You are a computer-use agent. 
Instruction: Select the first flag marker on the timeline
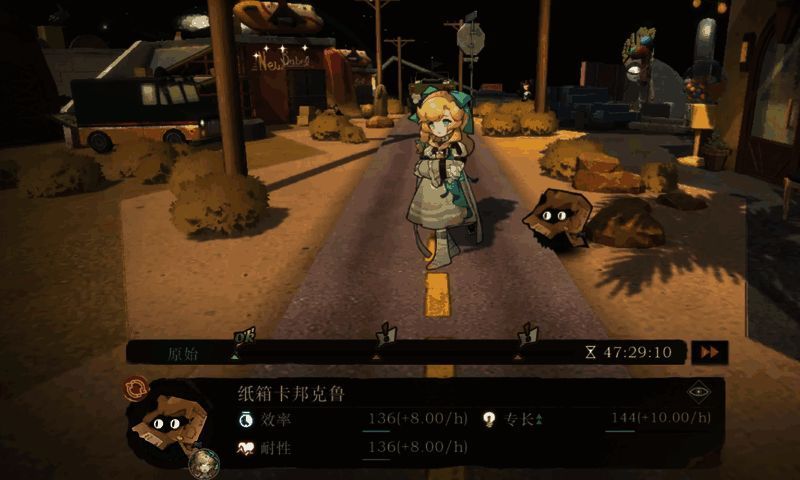[x=238, y=337]
